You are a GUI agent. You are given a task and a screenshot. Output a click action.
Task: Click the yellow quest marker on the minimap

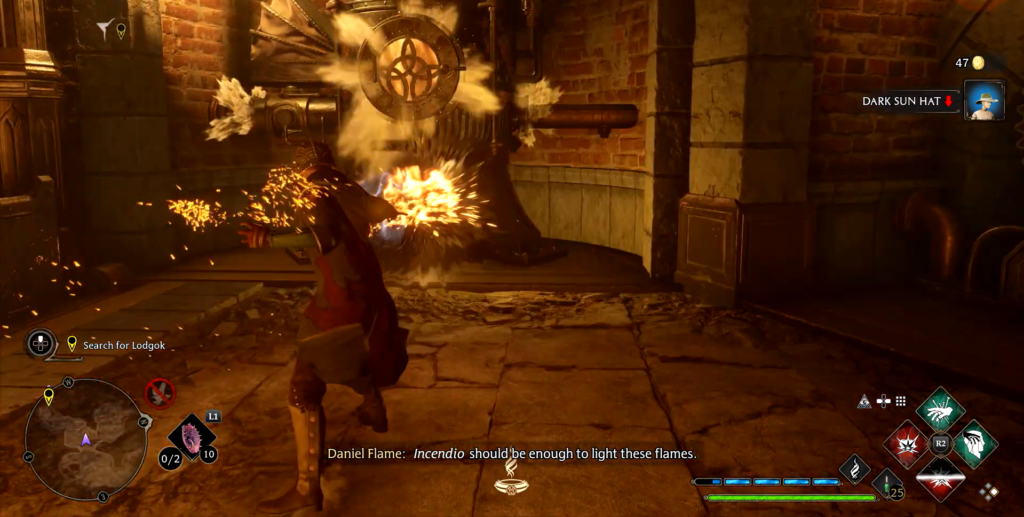(x=48, y=397)
